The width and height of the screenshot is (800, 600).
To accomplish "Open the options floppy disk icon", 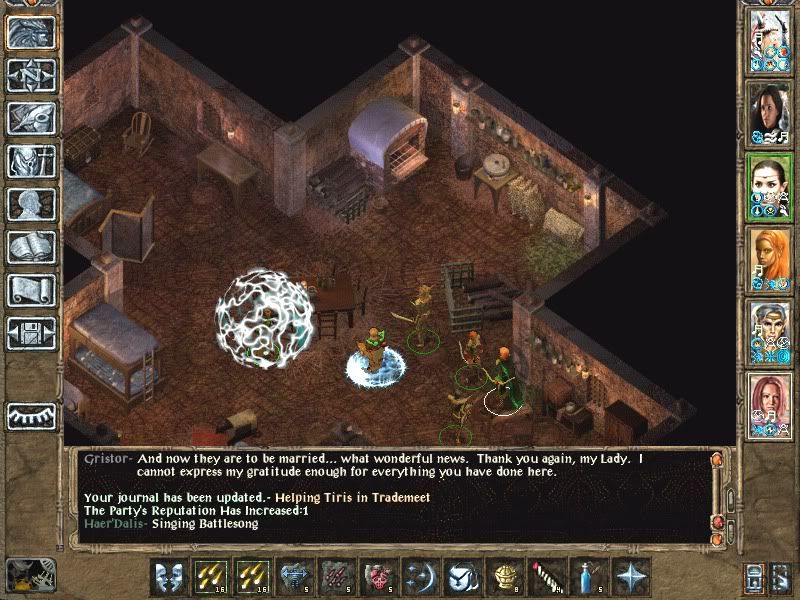I will coord(31,332).
